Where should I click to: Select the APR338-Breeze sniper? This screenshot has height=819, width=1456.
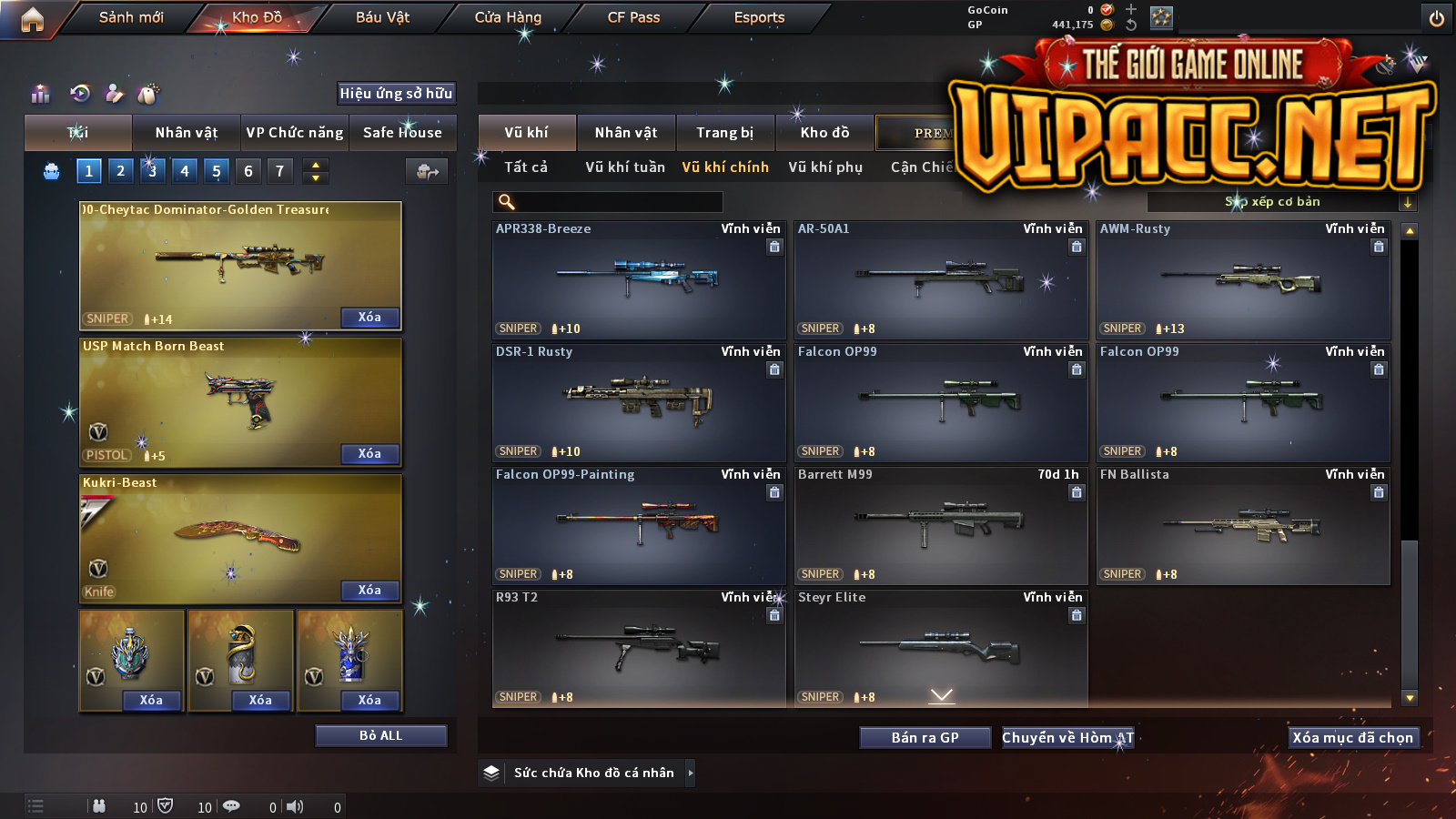click(638, 280)
